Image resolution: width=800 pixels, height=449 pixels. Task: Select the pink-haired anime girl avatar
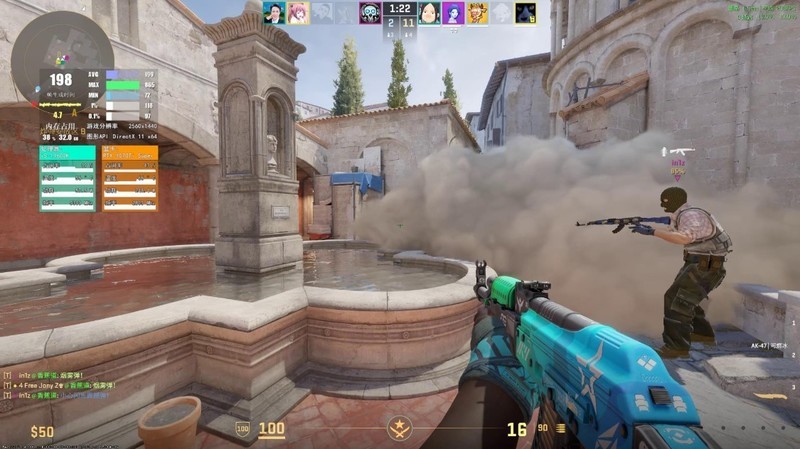coord(297,13)
